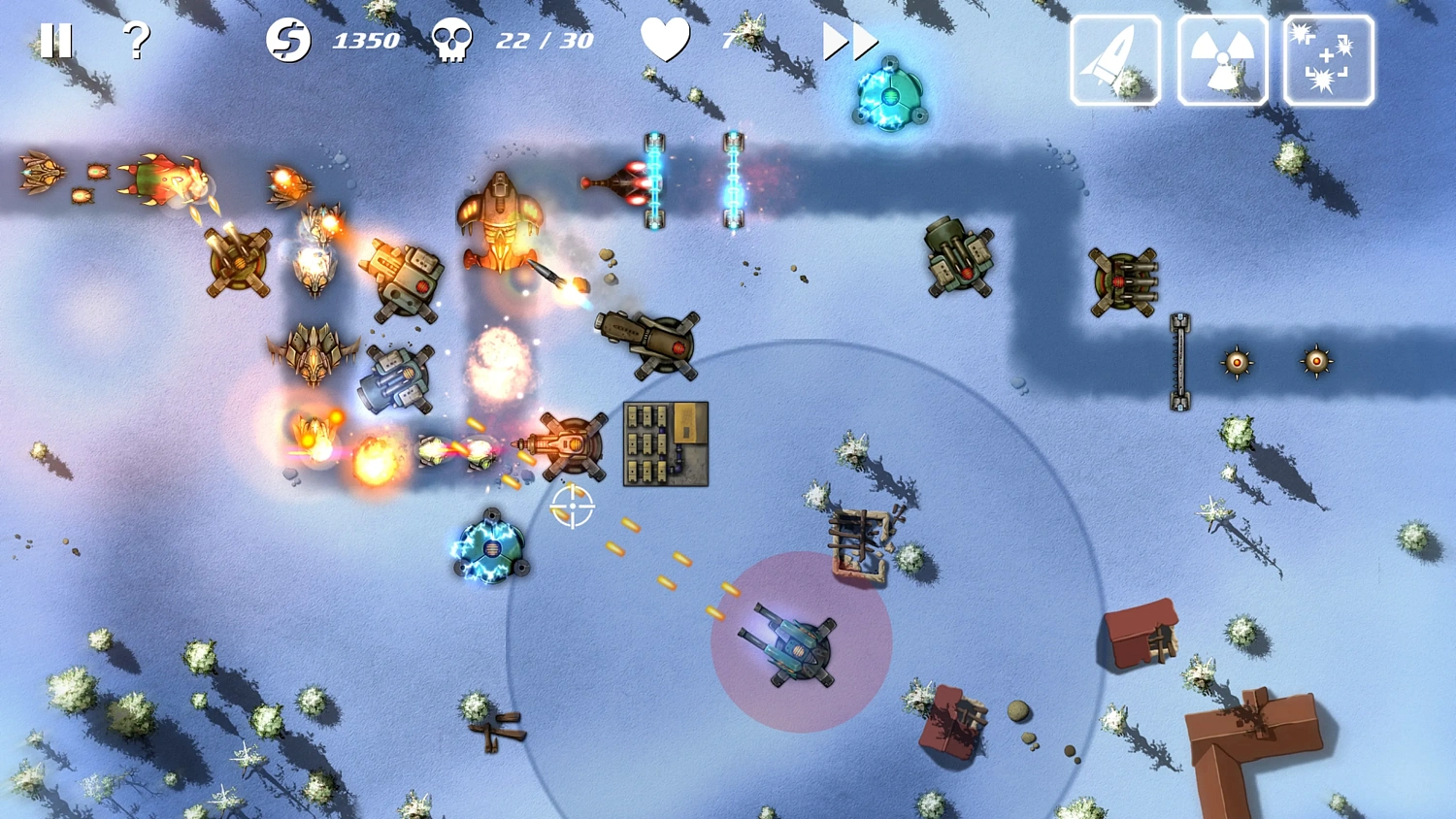Click the heart lives indicator
This screenshot has width=1456, height=819.
point(664,41)
